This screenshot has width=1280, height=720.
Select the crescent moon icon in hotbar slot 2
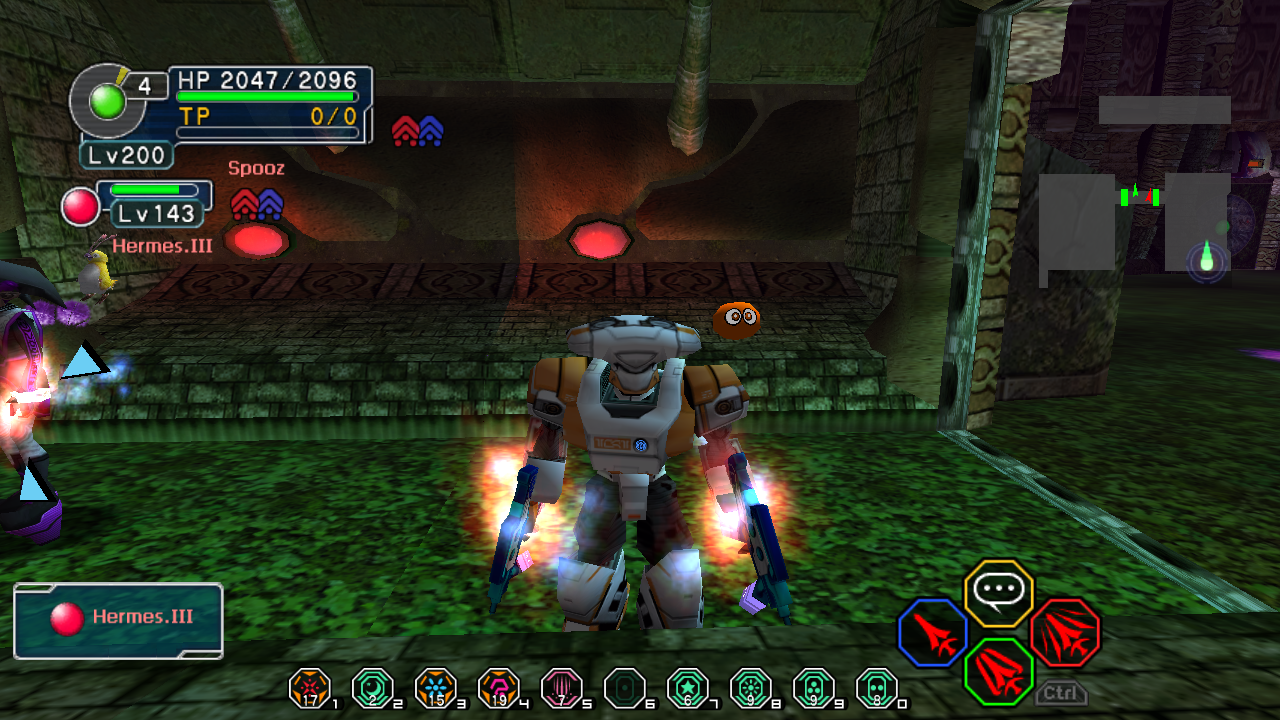click(x=372, y=687)
